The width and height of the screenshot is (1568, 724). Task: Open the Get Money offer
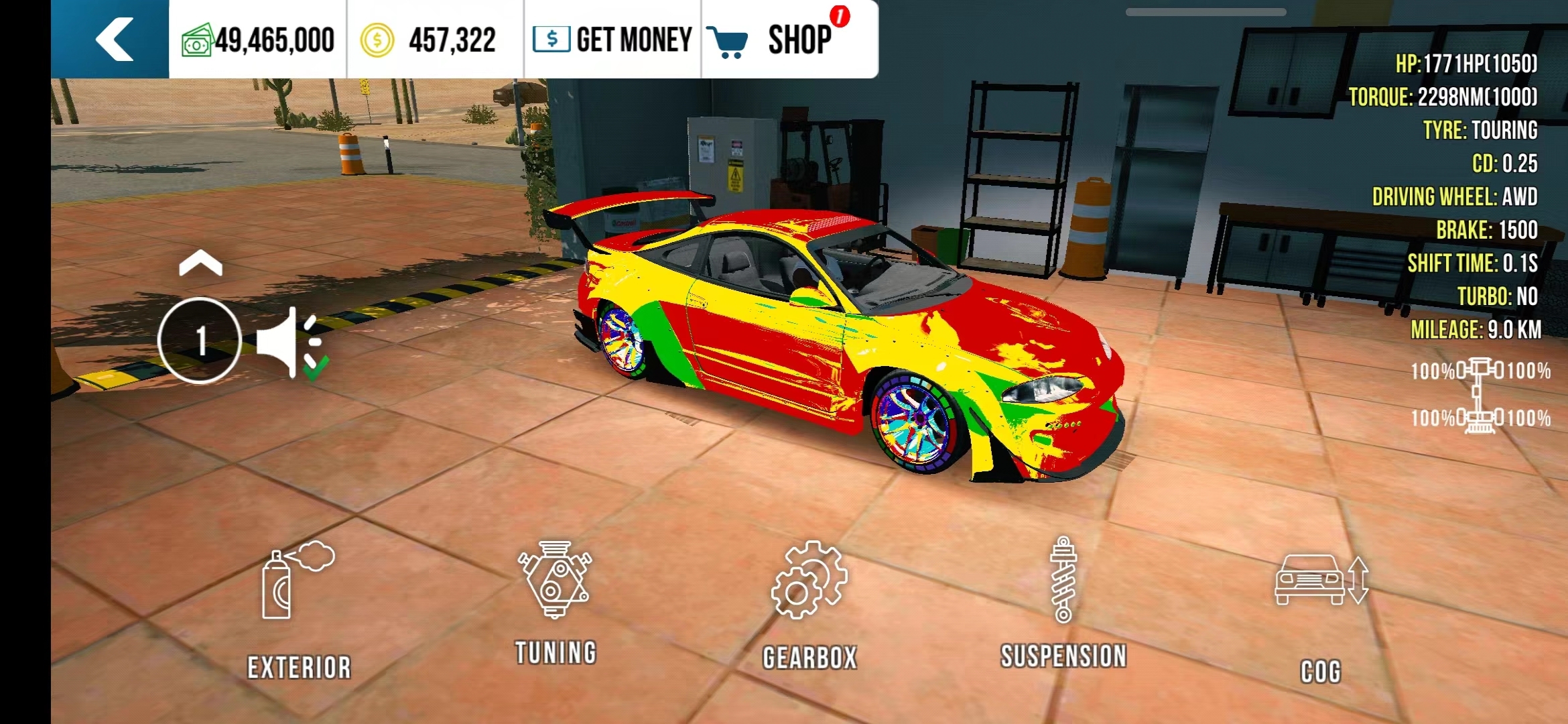[612, 40]
